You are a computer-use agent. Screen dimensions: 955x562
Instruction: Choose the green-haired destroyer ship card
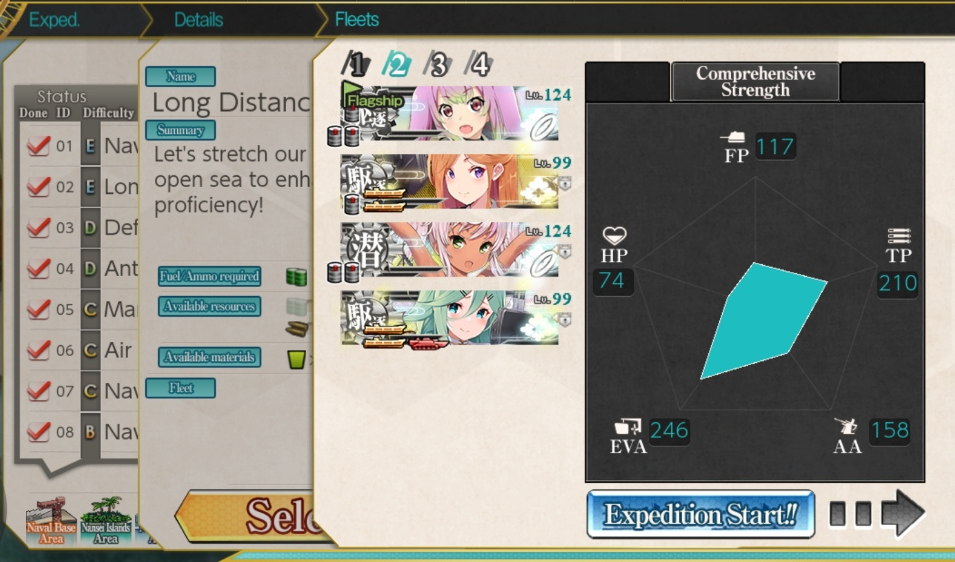click(449, 319)
